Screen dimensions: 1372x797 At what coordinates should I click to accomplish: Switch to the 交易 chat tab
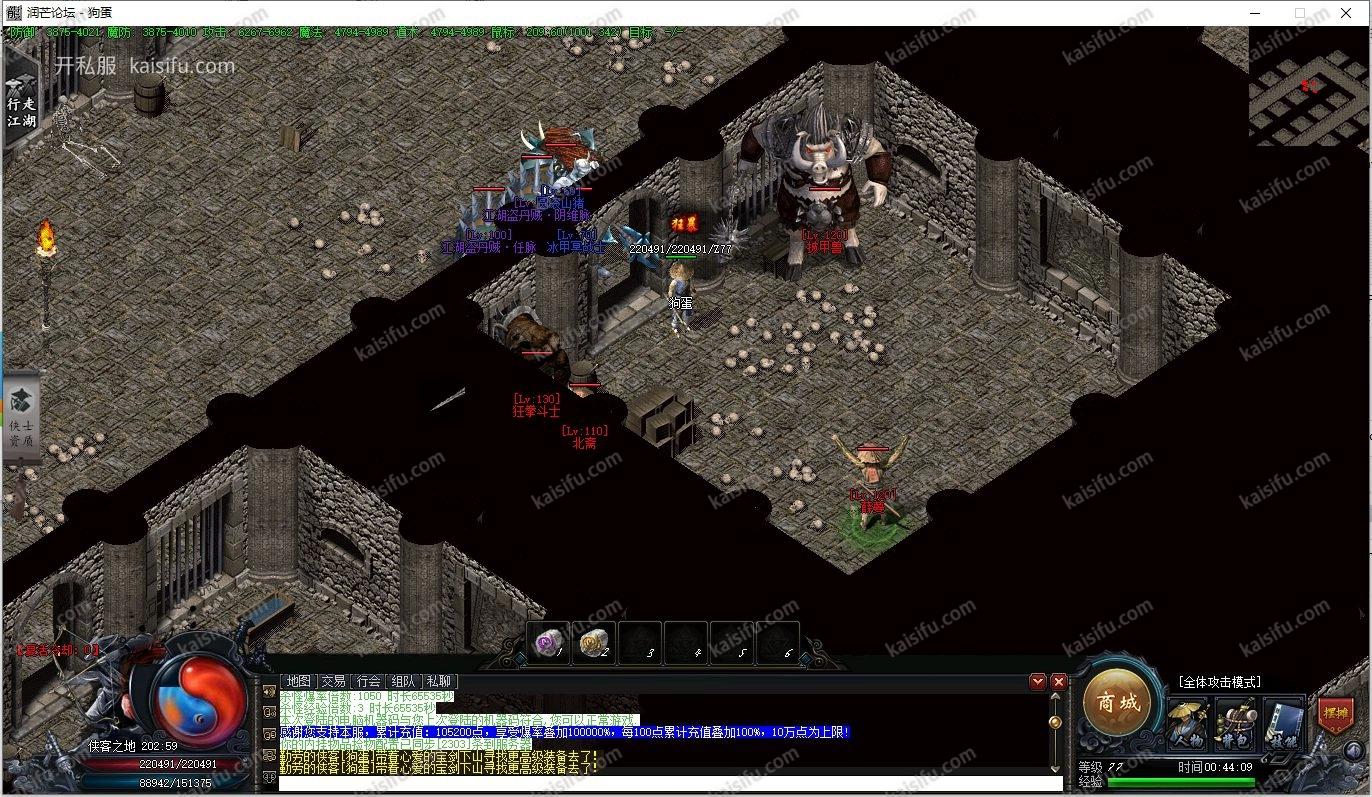[x=333, y=681]
